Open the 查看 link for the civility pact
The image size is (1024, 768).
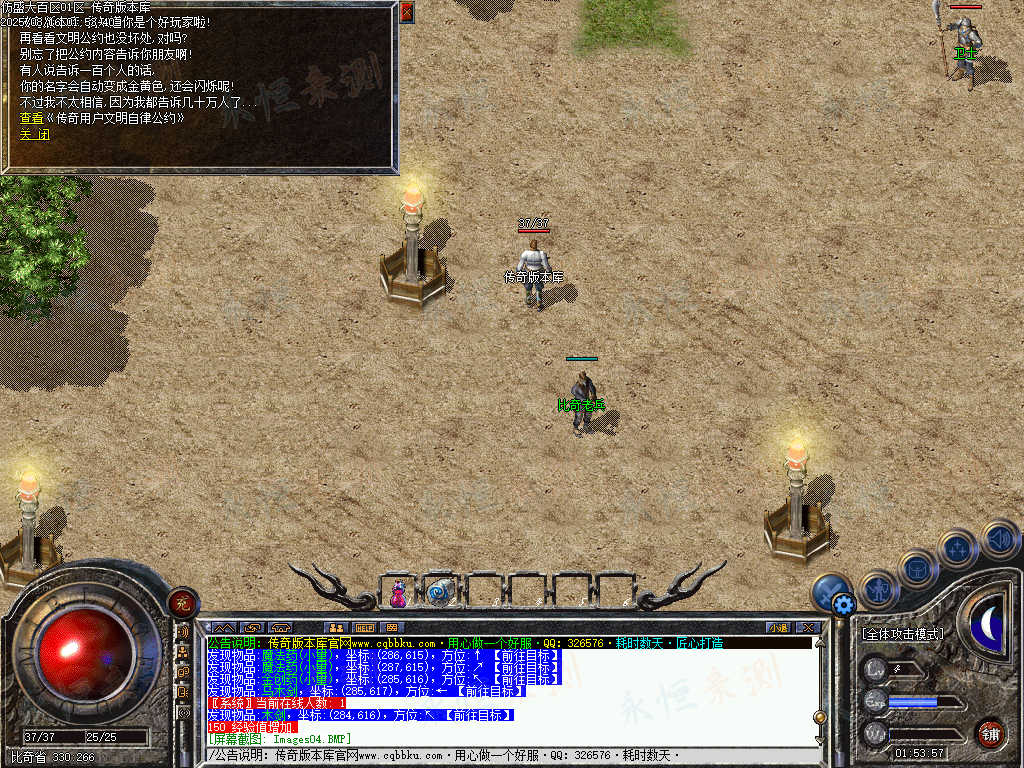tap(102, 118)
